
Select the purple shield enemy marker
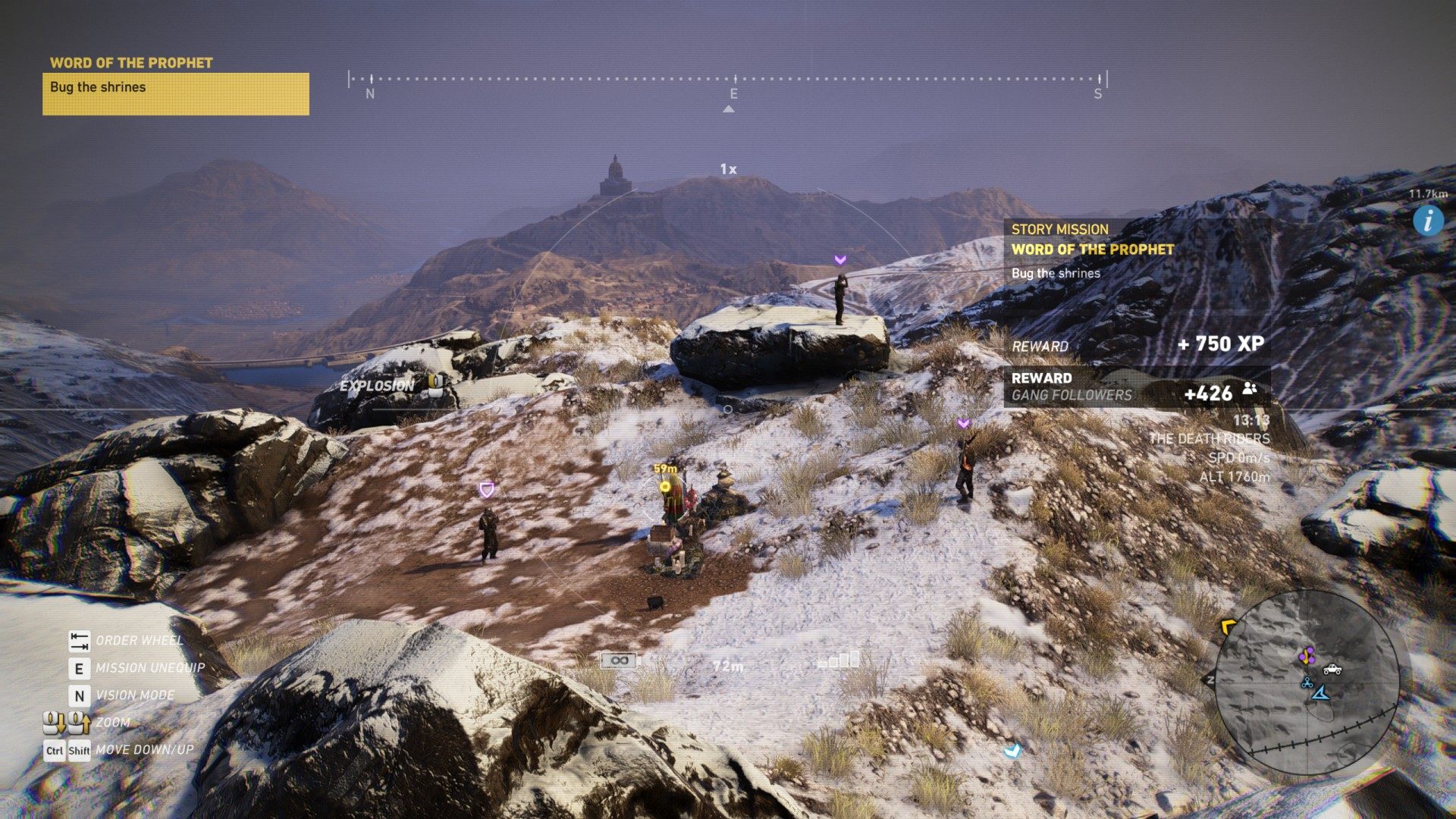tap(487, 490)
